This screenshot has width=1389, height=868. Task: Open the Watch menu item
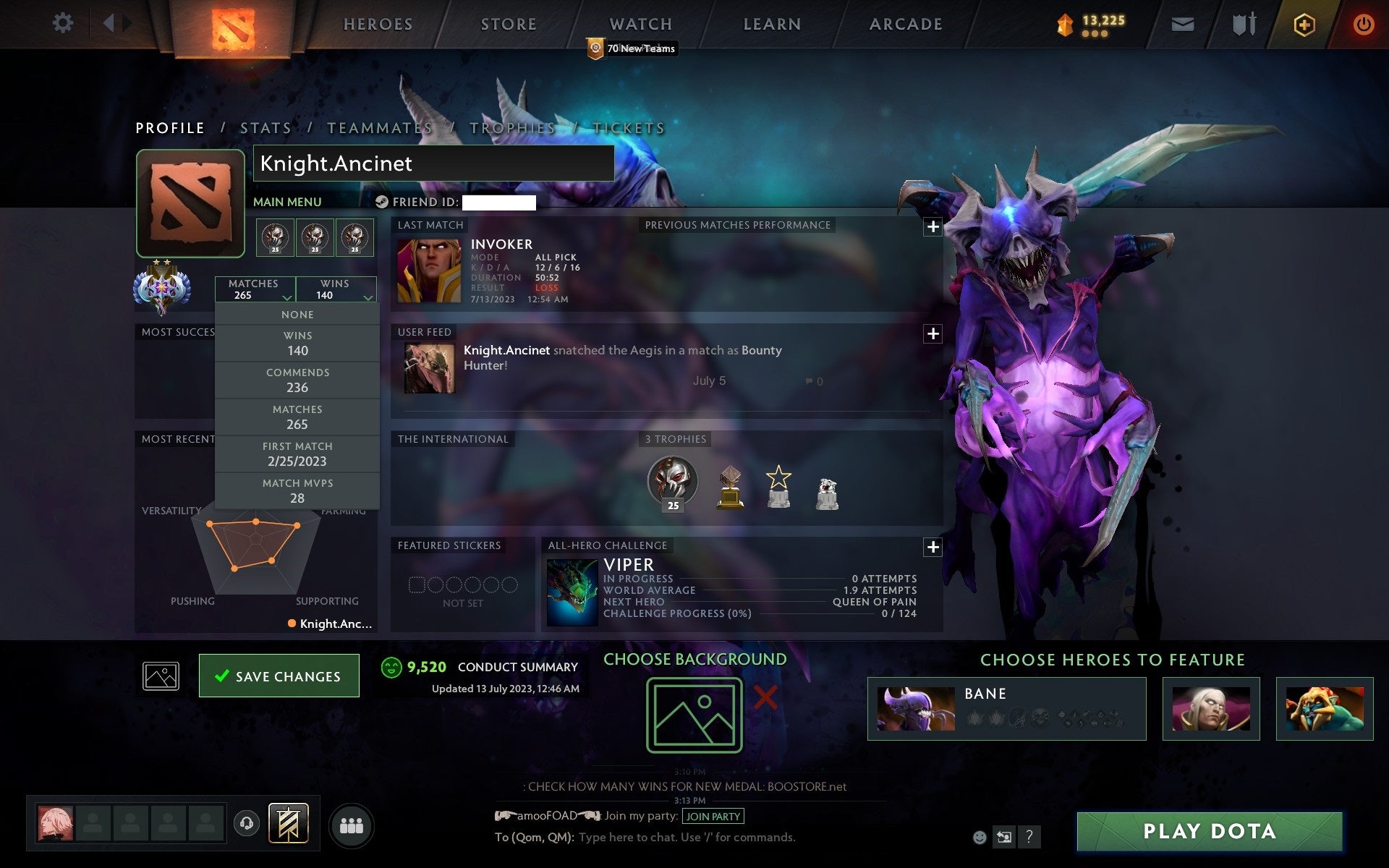(x=640, y=24)
